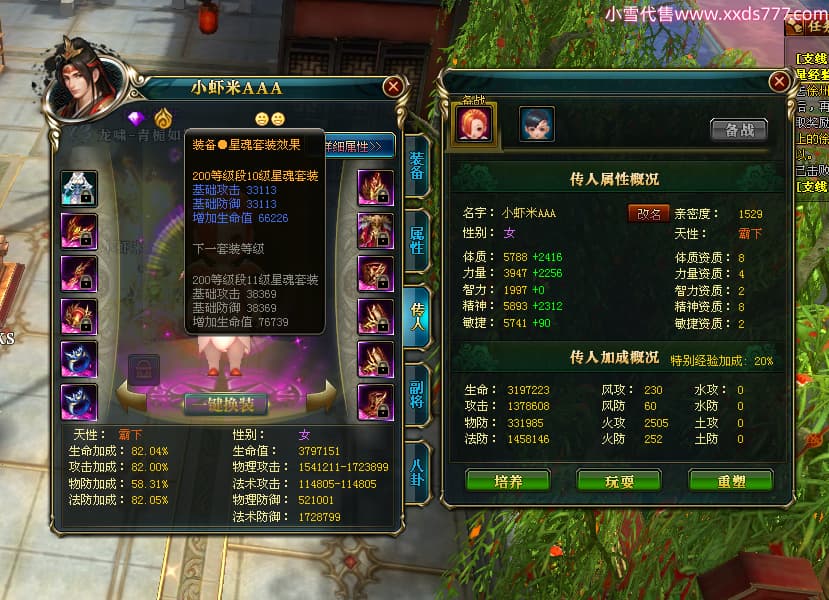Open the 属性 tab
Viewport: 829px width, 600px height.
[x=417, y=241]
